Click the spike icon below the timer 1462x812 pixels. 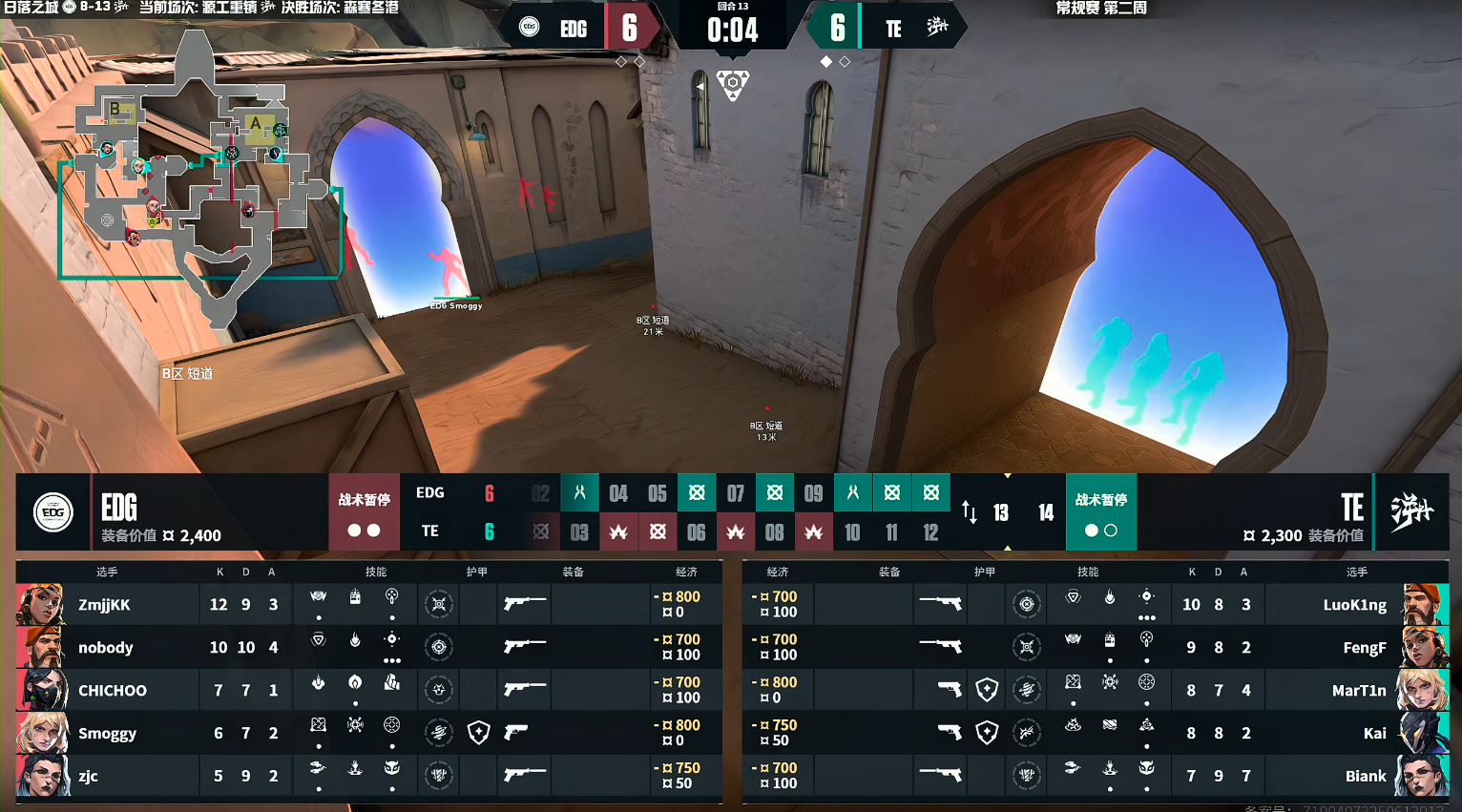[732, 84]
